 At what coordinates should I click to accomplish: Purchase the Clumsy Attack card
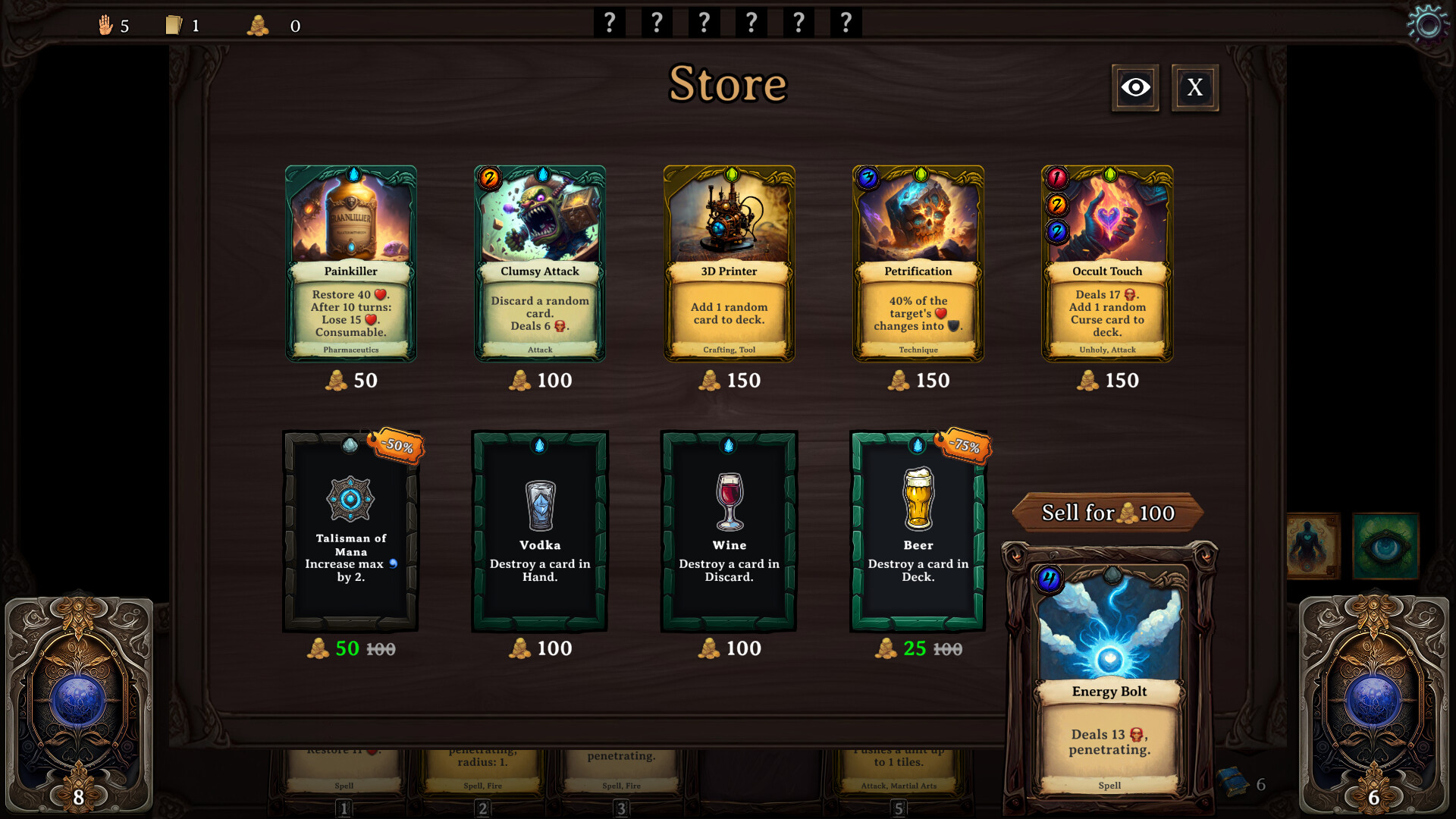click(x=539, y=264)
